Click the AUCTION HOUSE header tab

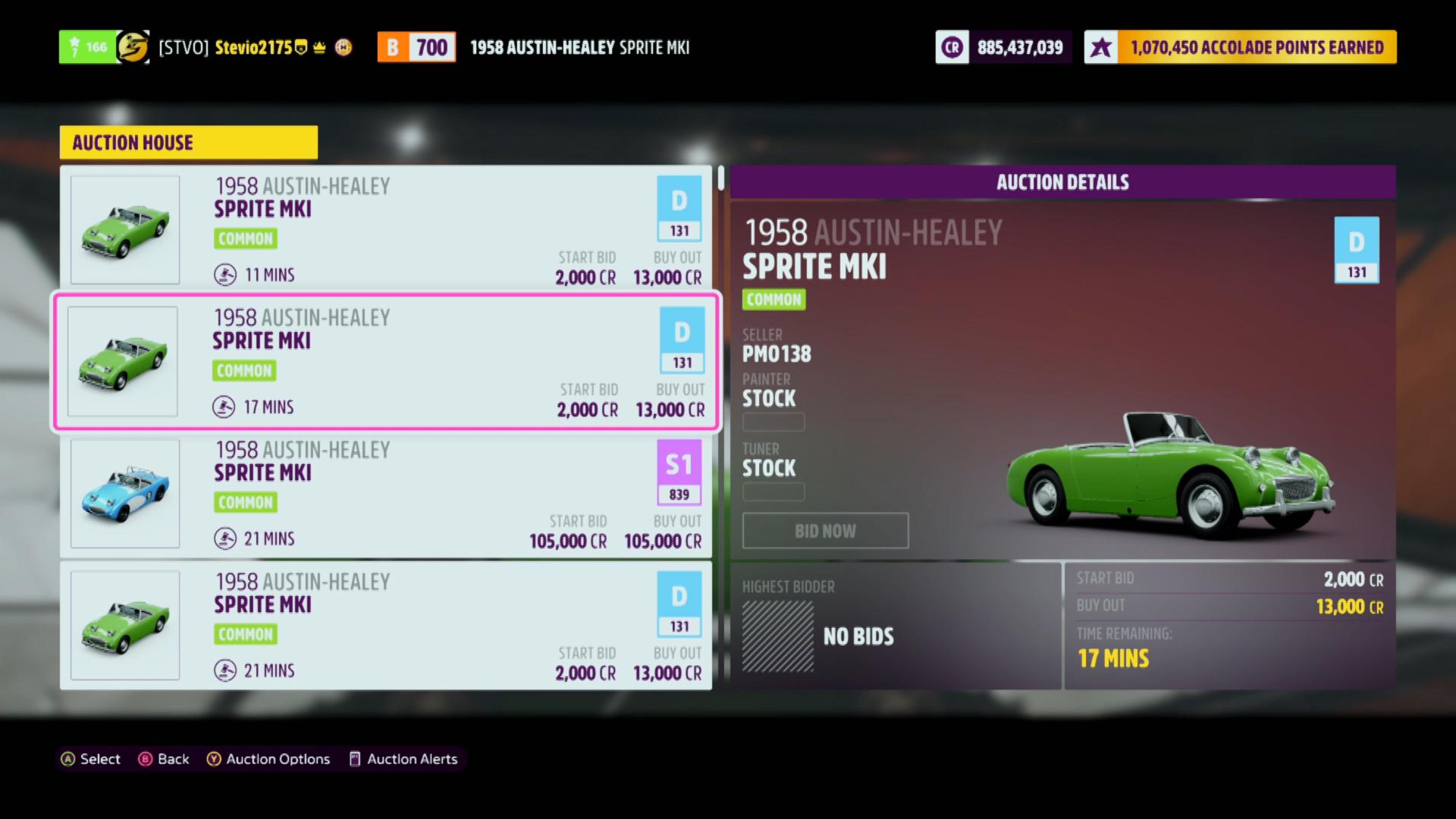[x=188, y=142]
